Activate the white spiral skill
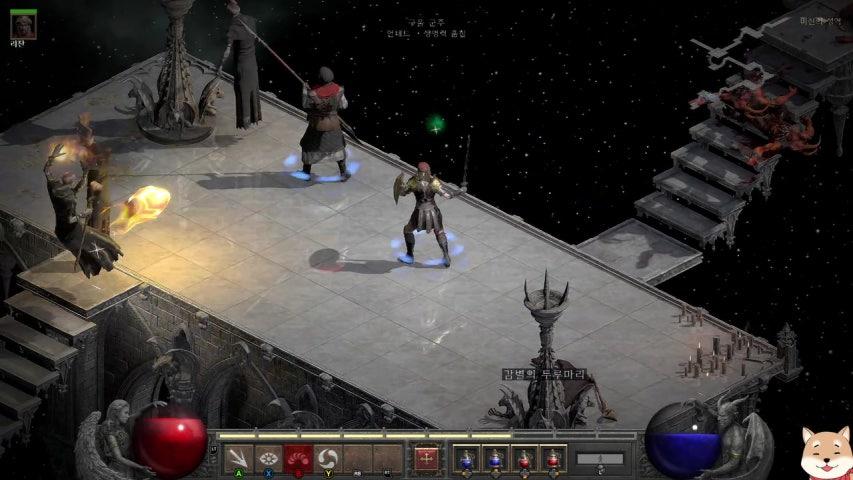853x480 pixels. coord(327,458)
